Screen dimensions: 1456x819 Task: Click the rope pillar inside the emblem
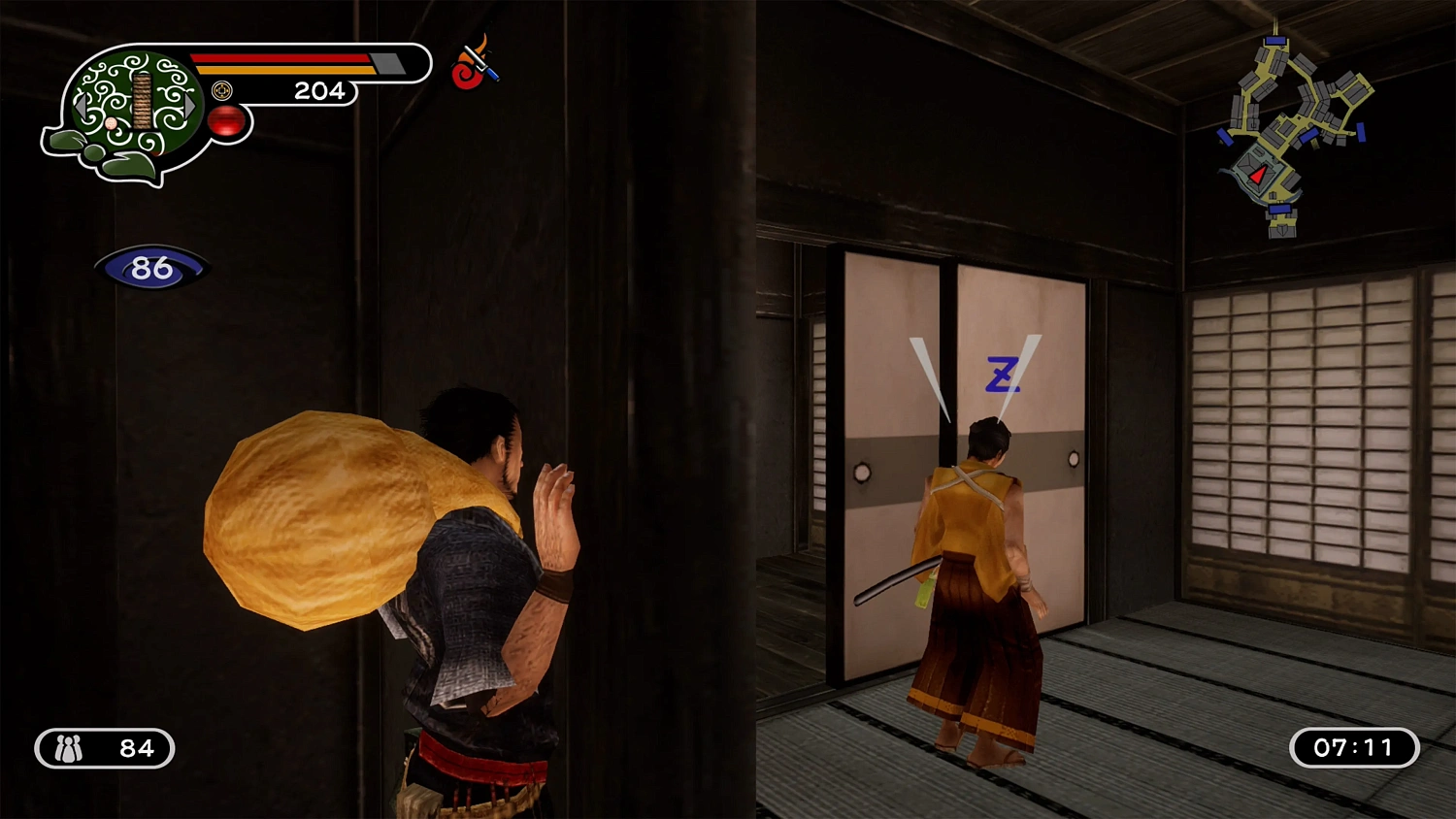[x=142, y=101]
